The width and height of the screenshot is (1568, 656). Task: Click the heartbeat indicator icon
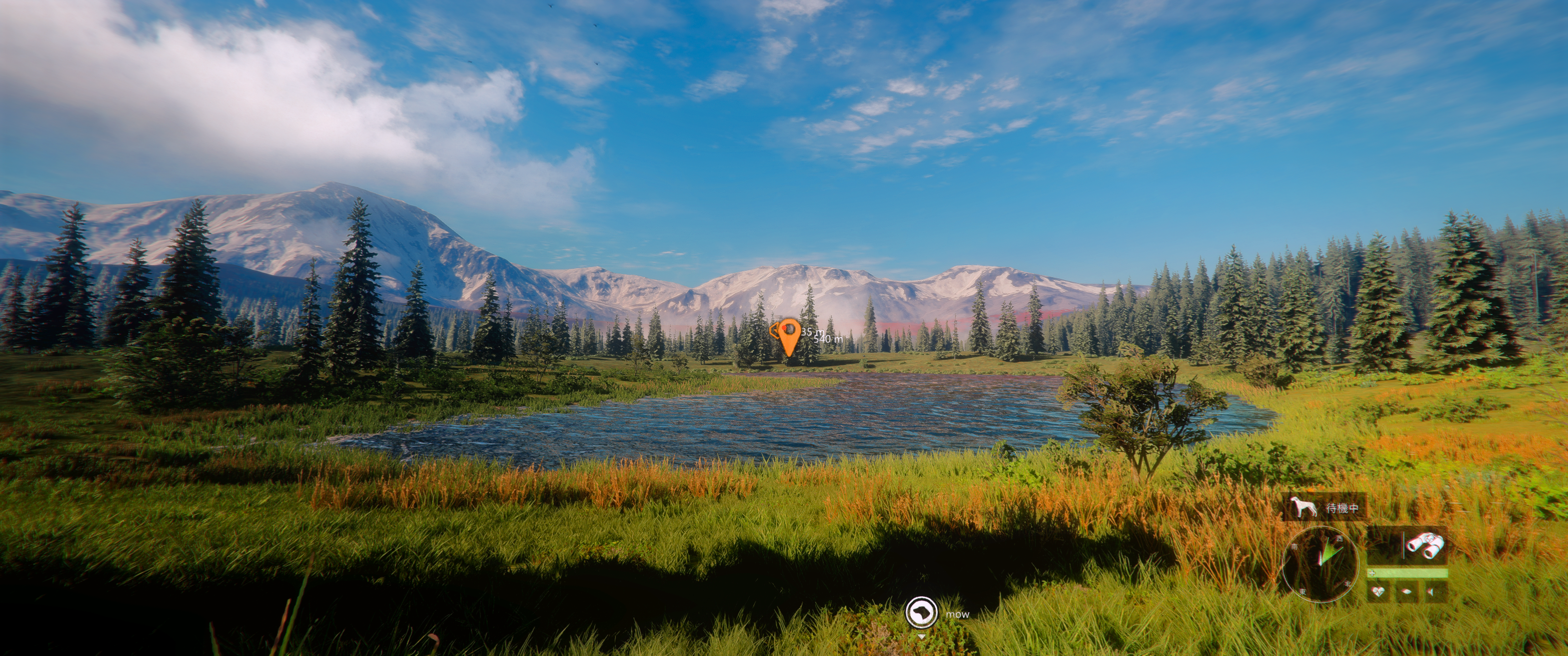pyautogui.click(x=1378, y=591)
